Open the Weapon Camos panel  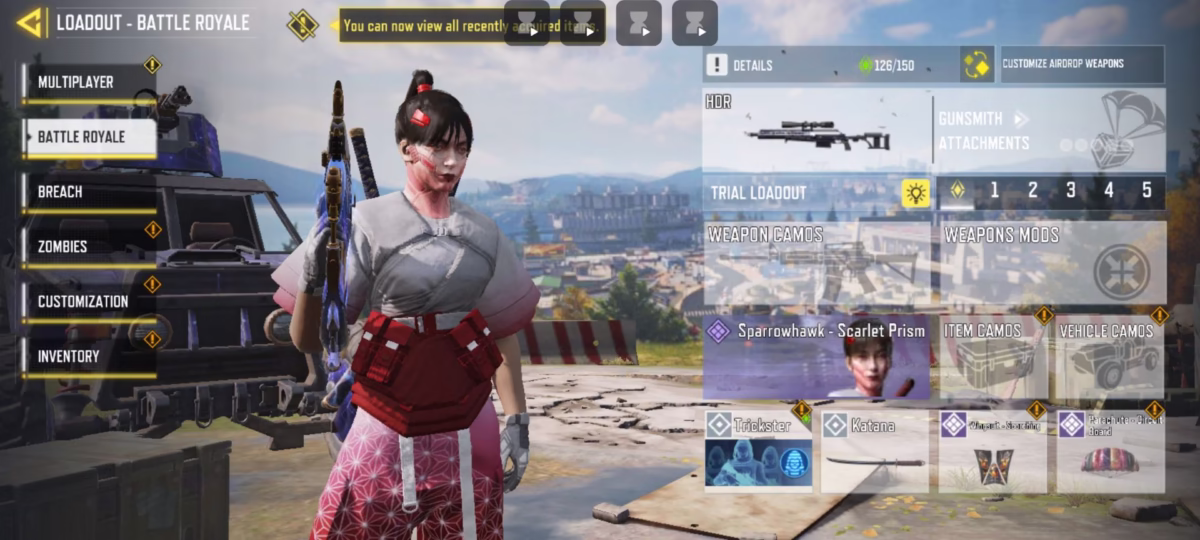pos(817,263)
